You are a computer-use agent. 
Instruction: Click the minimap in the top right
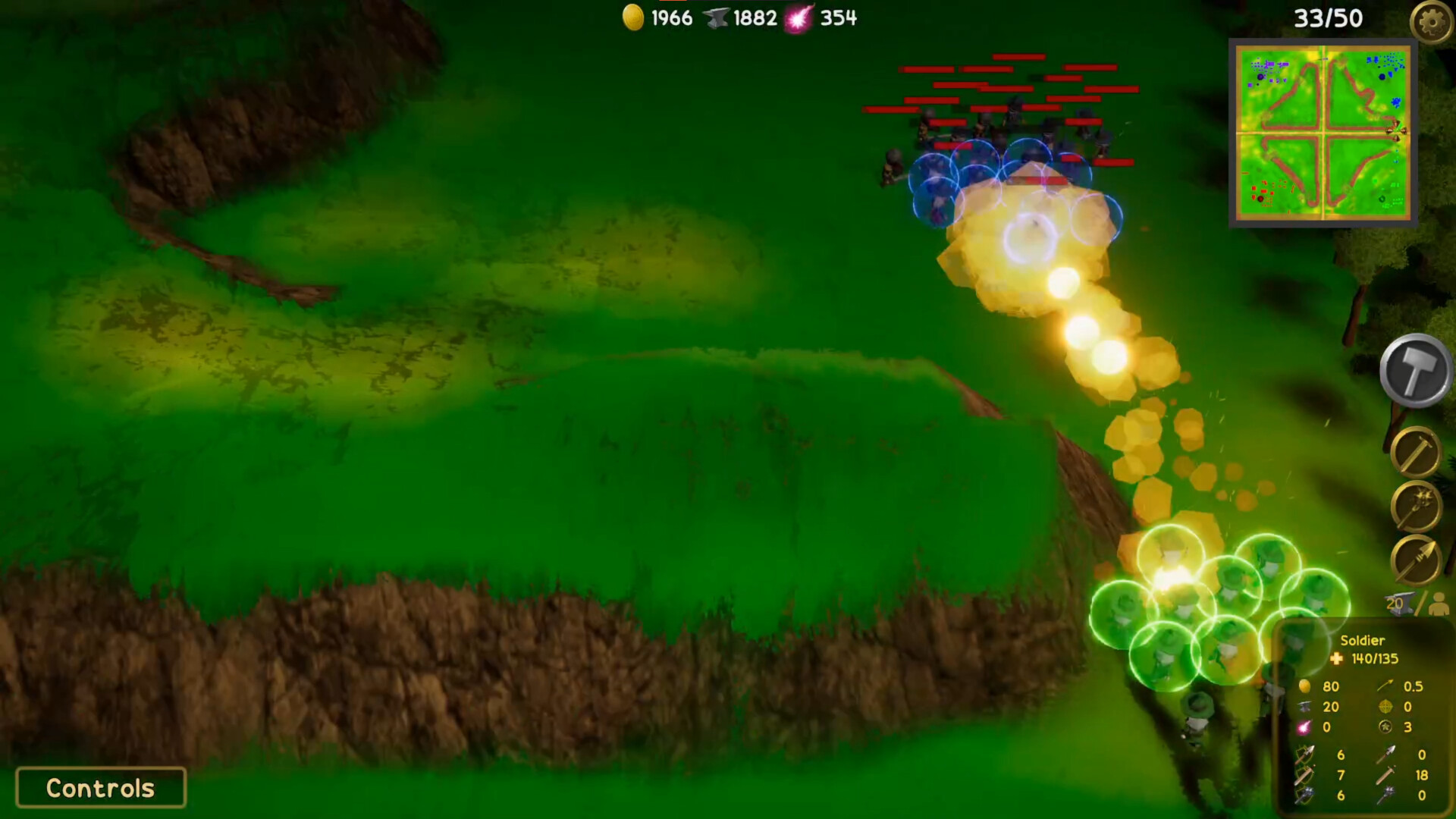tap(1323, 135)
